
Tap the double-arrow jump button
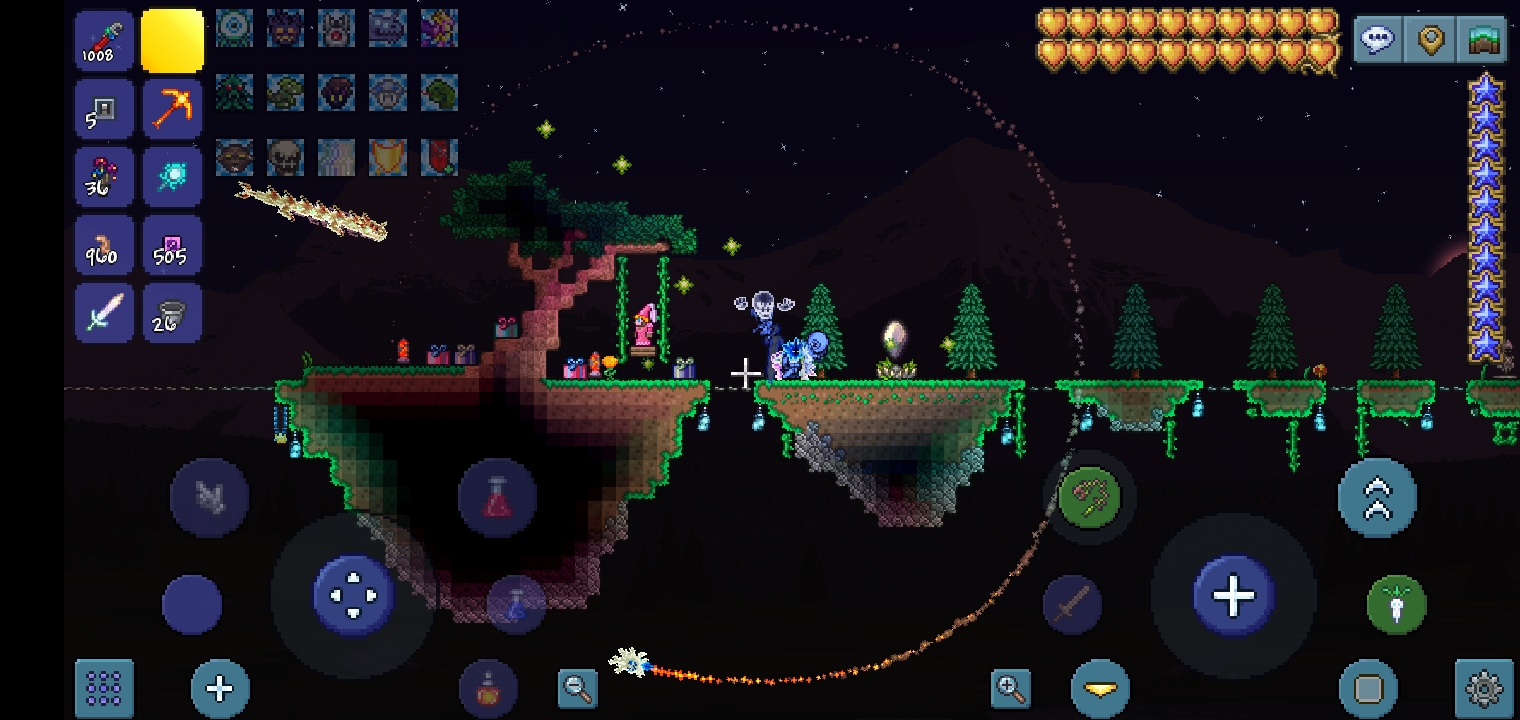1377,497
